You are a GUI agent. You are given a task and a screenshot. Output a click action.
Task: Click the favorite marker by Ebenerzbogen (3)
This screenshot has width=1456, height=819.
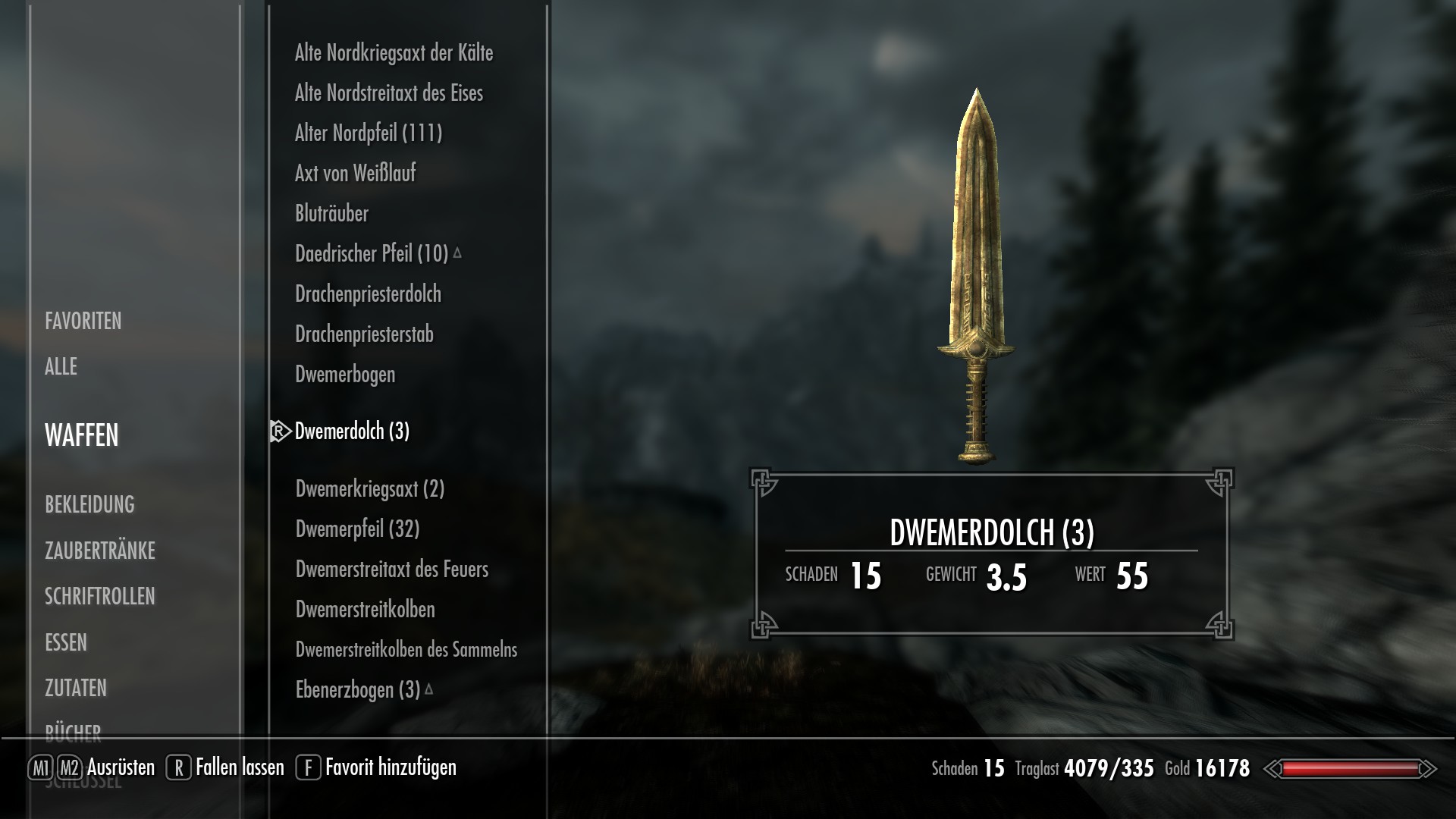429,689
